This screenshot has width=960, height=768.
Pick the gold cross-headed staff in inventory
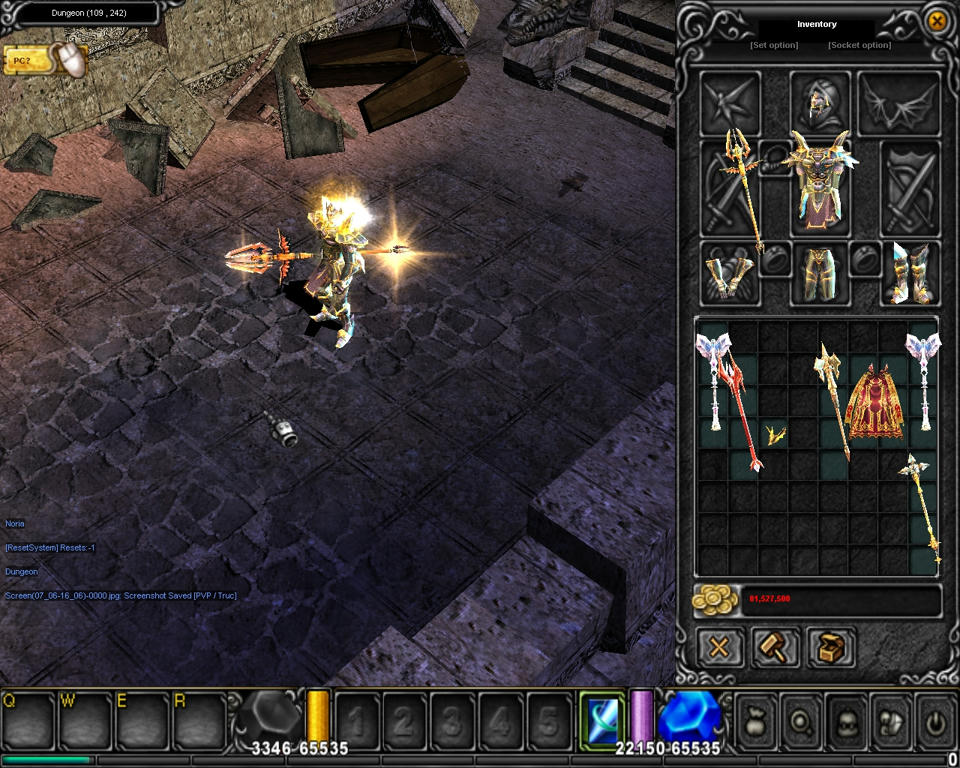tap(922, 510)
